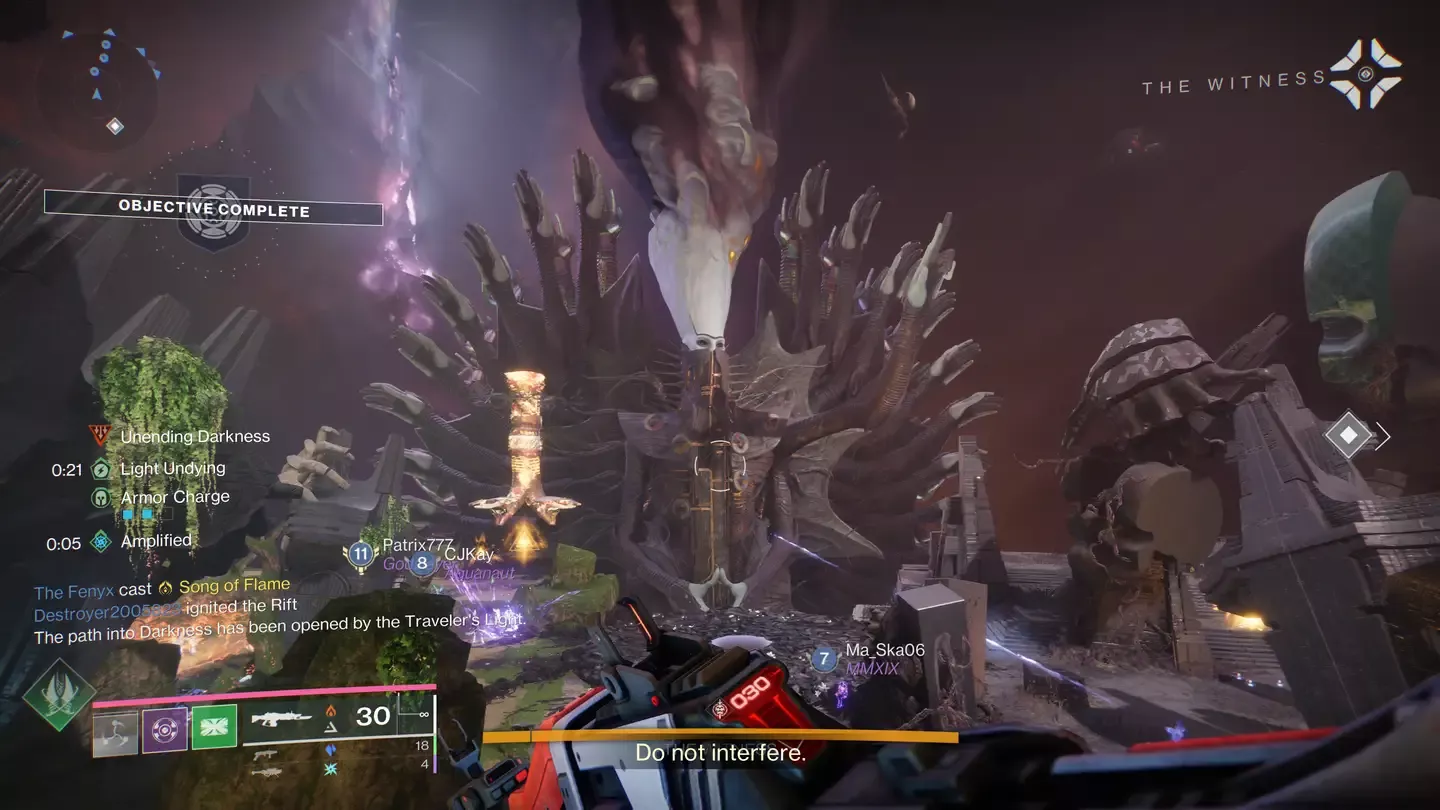Click the equipped pulse rifle weapon icon
Viewport: 1440px width, 810px height.
tap(282, 719)
